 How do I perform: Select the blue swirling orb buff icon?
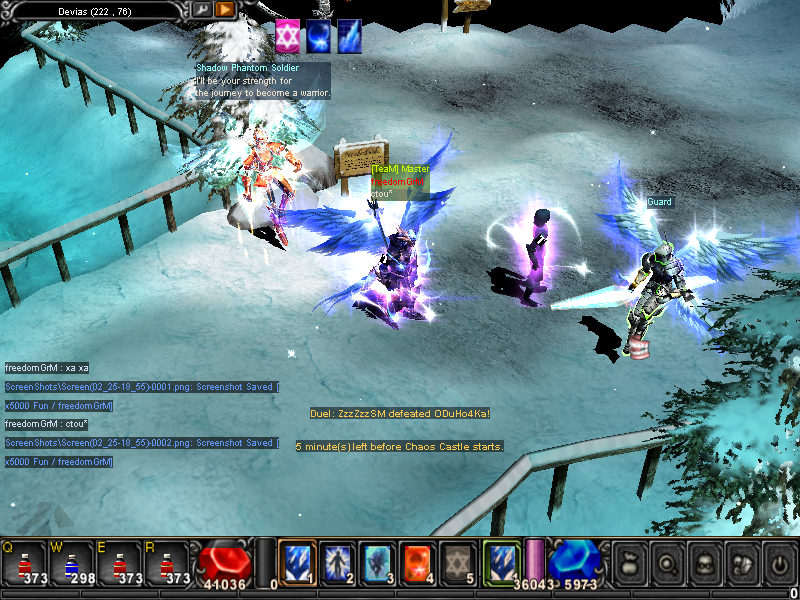click(319, 36)
